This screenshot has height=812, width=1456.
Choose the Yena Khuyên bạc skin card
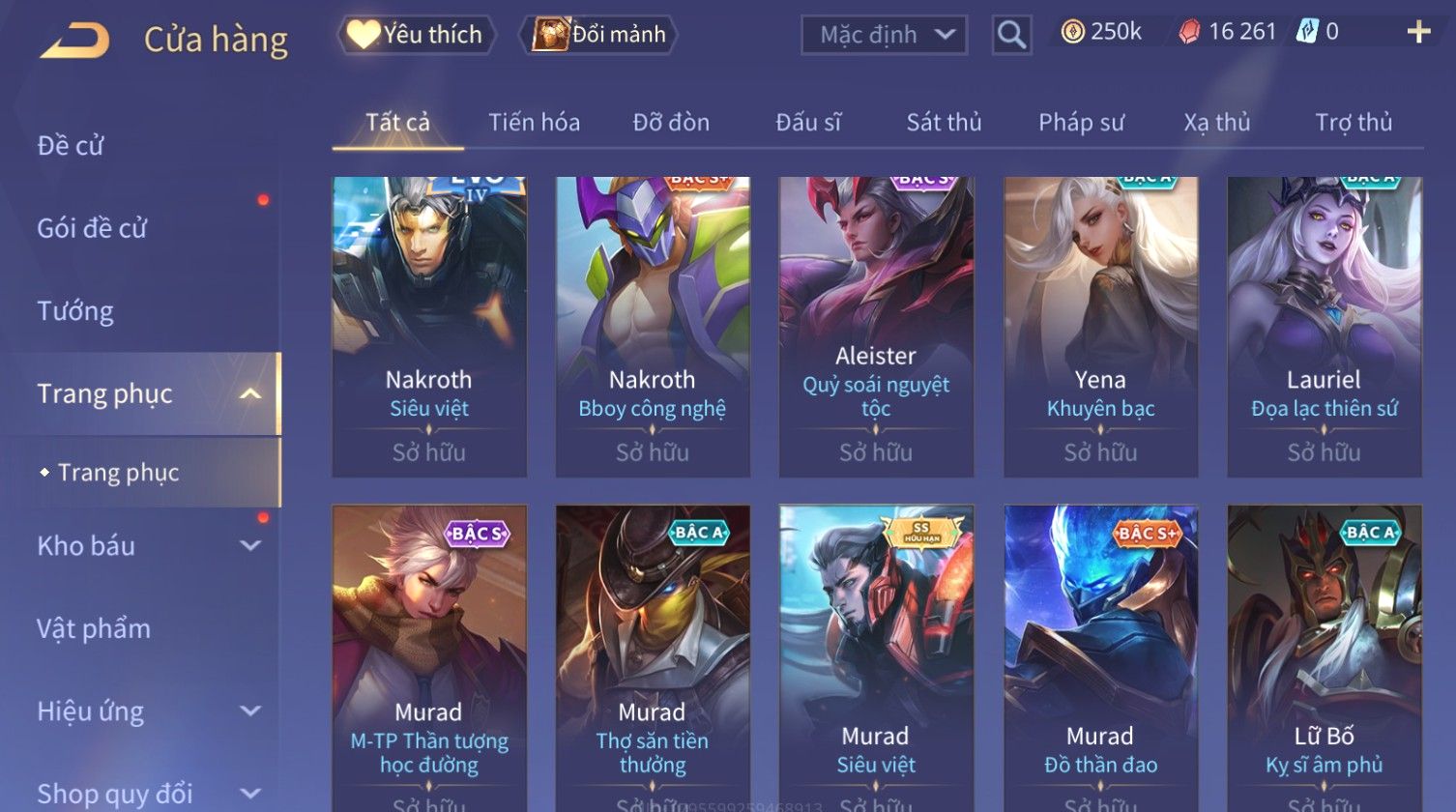click(1100, 326)
